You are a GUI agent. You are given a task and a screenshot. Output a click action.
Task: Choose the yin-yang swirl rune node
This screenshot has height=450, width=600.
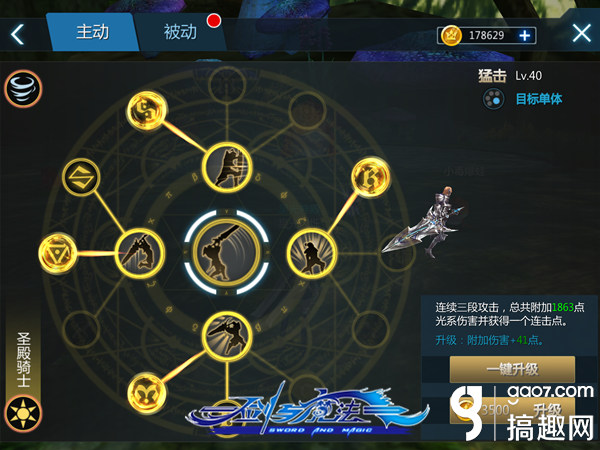[148, 108]
